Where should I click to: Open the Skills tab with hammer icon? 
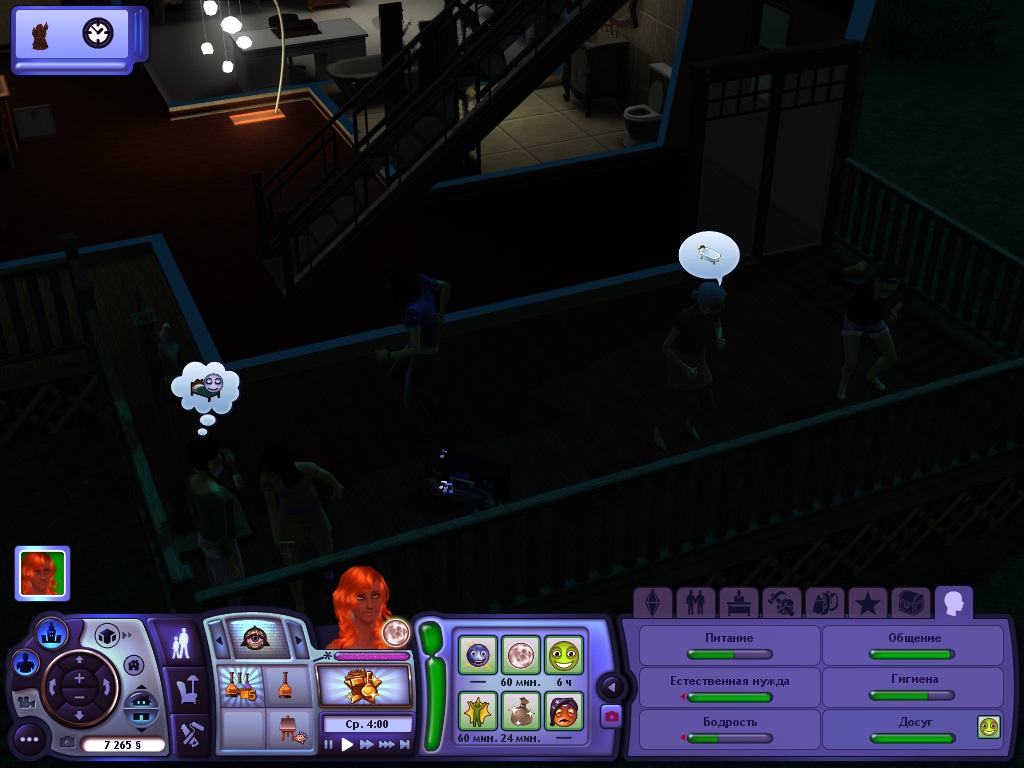781,602
